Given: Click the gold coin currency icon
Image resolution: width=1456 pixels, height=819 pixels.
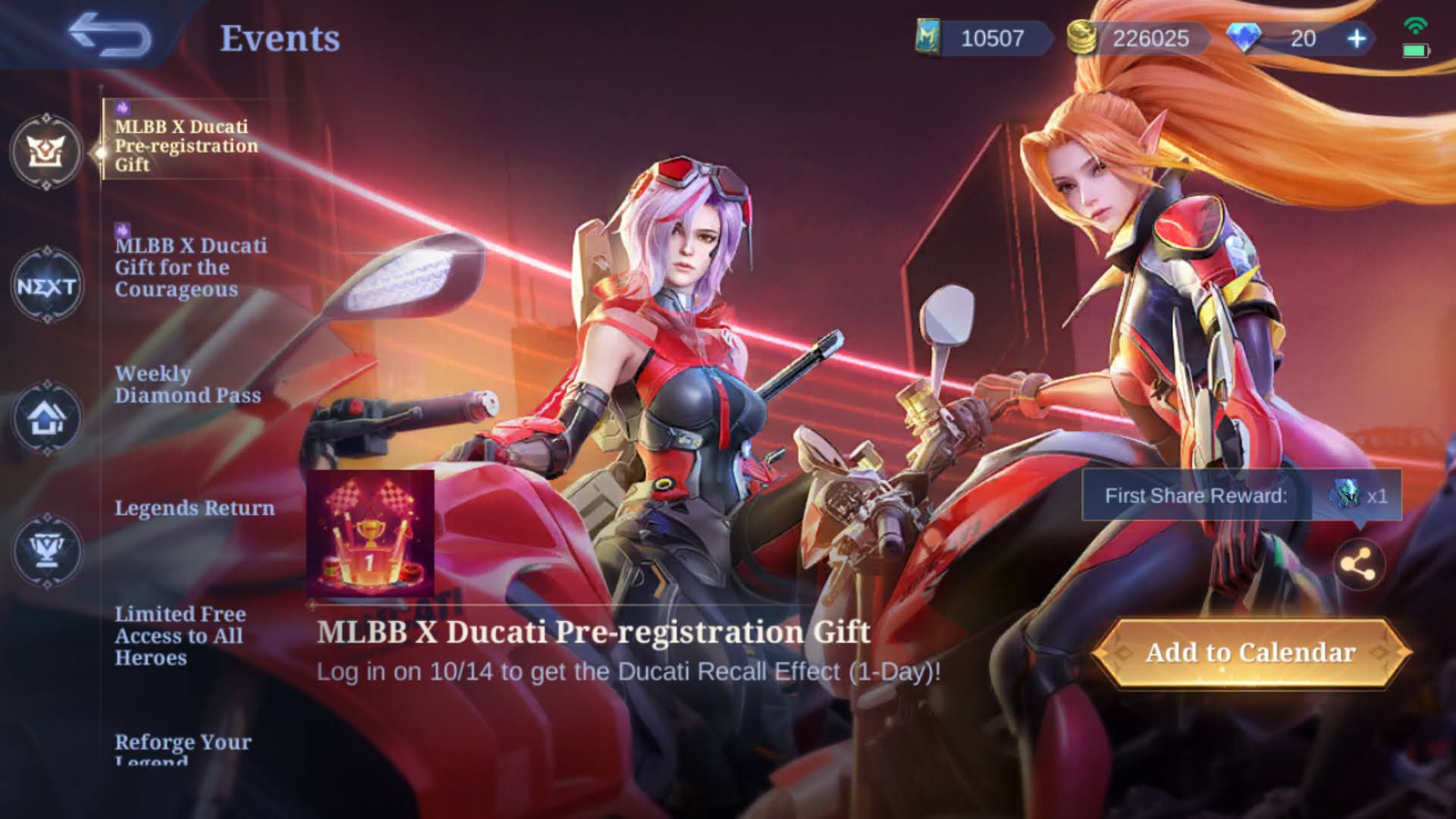Looking at the screenshot, I should 1081,38.
